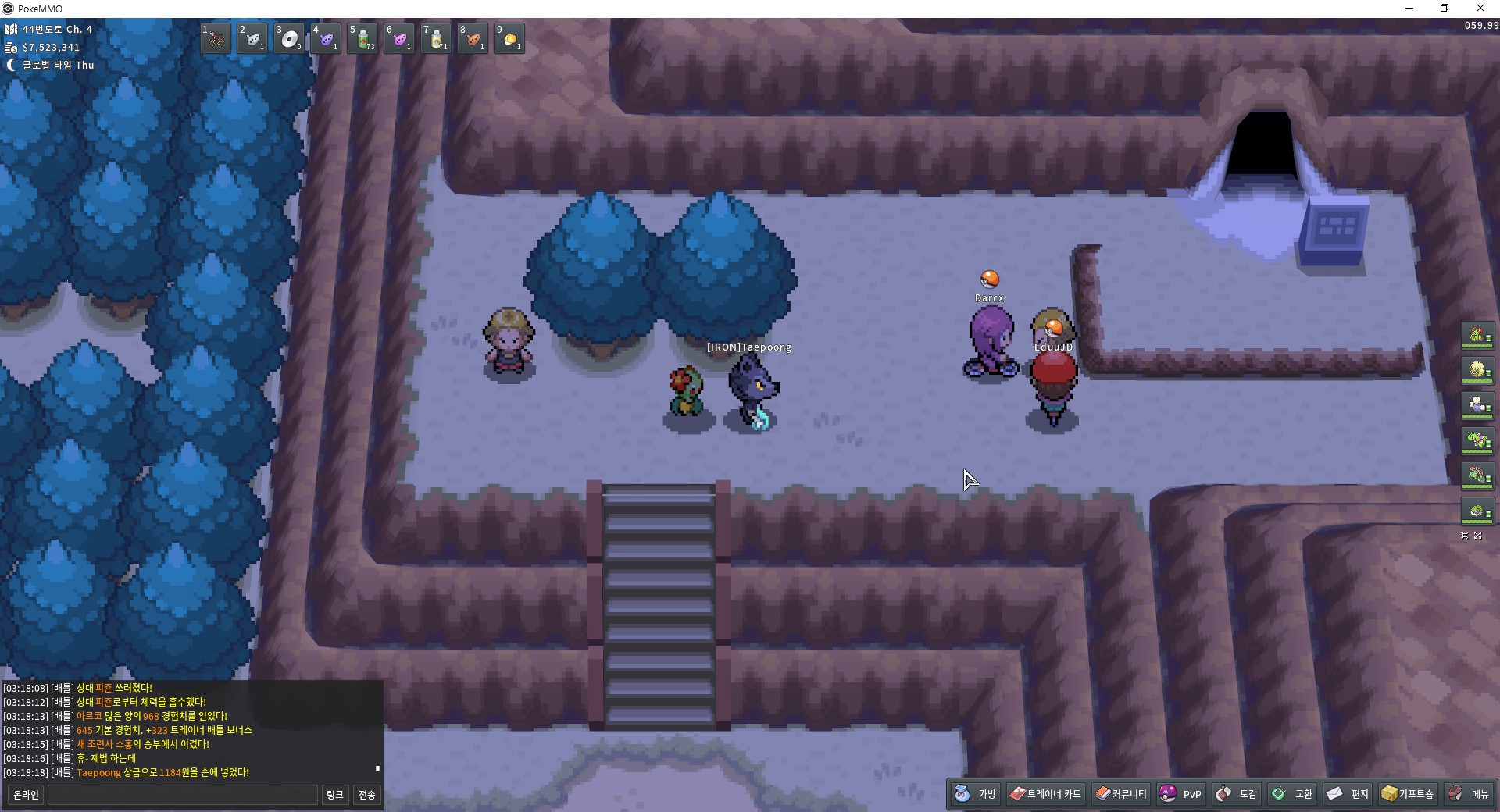Open the Community (커뮤니티) panel

click(1121, 794)
